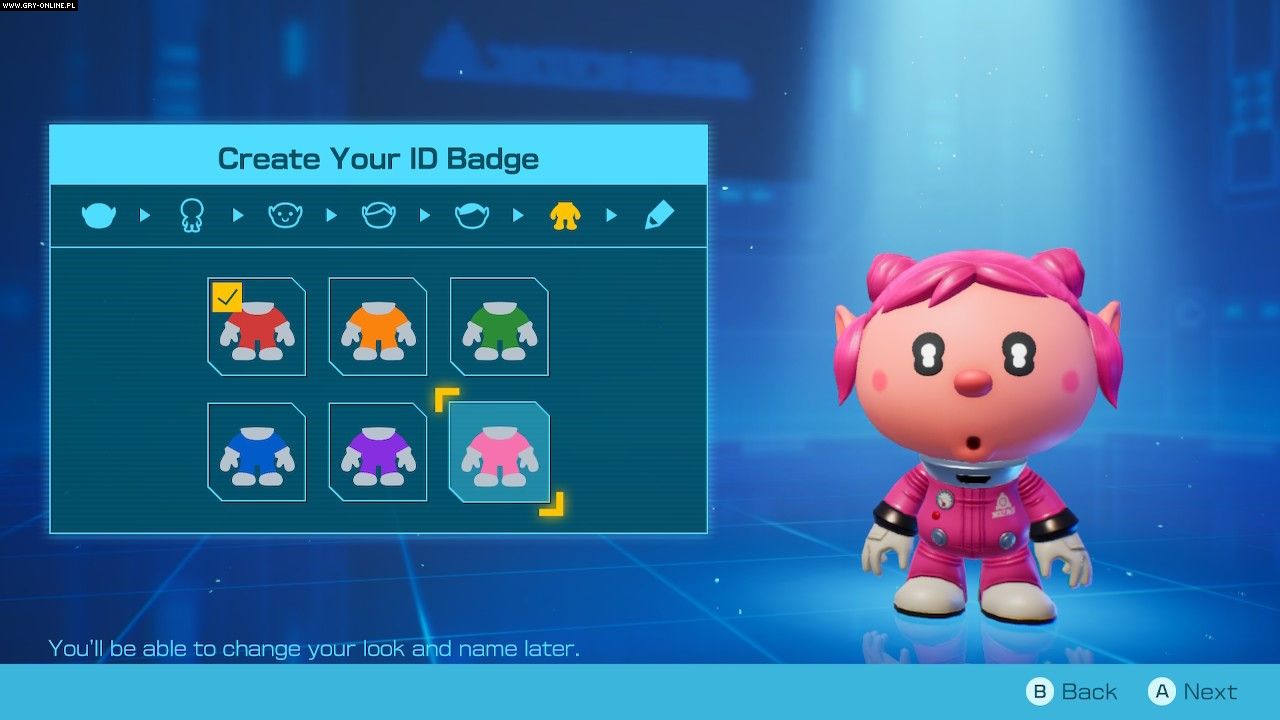Choose the purple spacesuit
The image size is (1280, 720).
pyautogui.click(x=378, y=452)
